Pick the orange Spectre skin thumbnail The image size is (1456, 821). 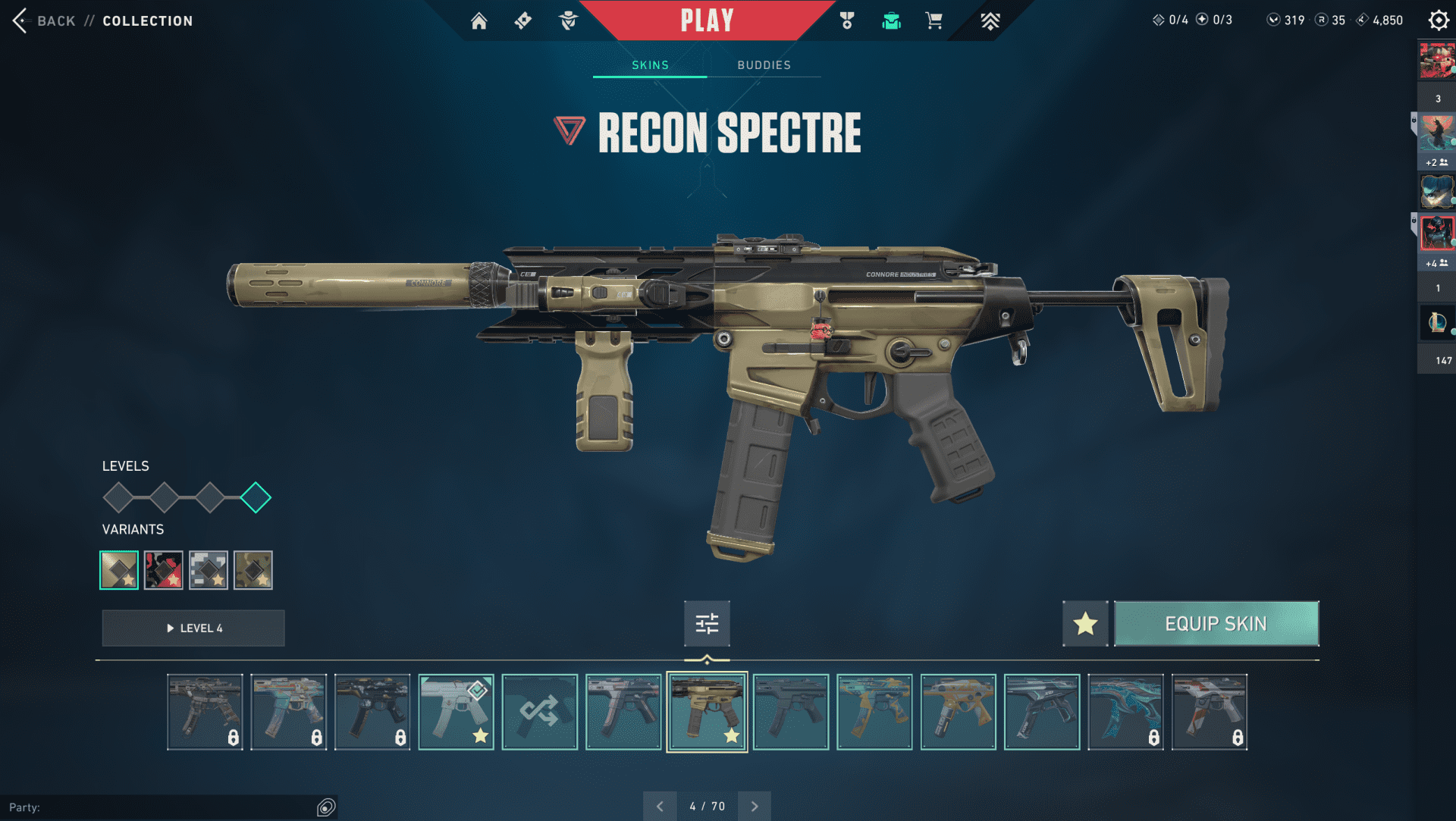point(958,712)
